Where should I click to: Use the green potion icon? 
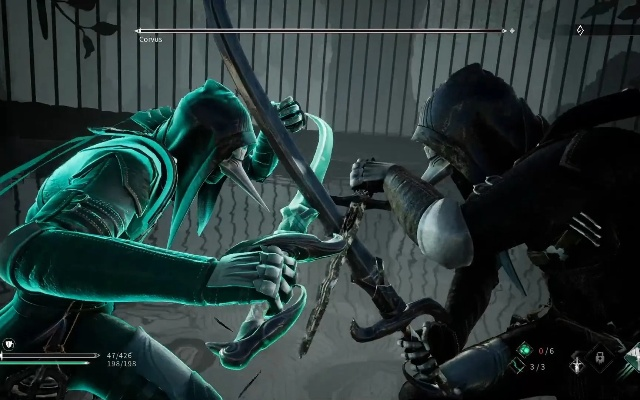coord(523,351)
